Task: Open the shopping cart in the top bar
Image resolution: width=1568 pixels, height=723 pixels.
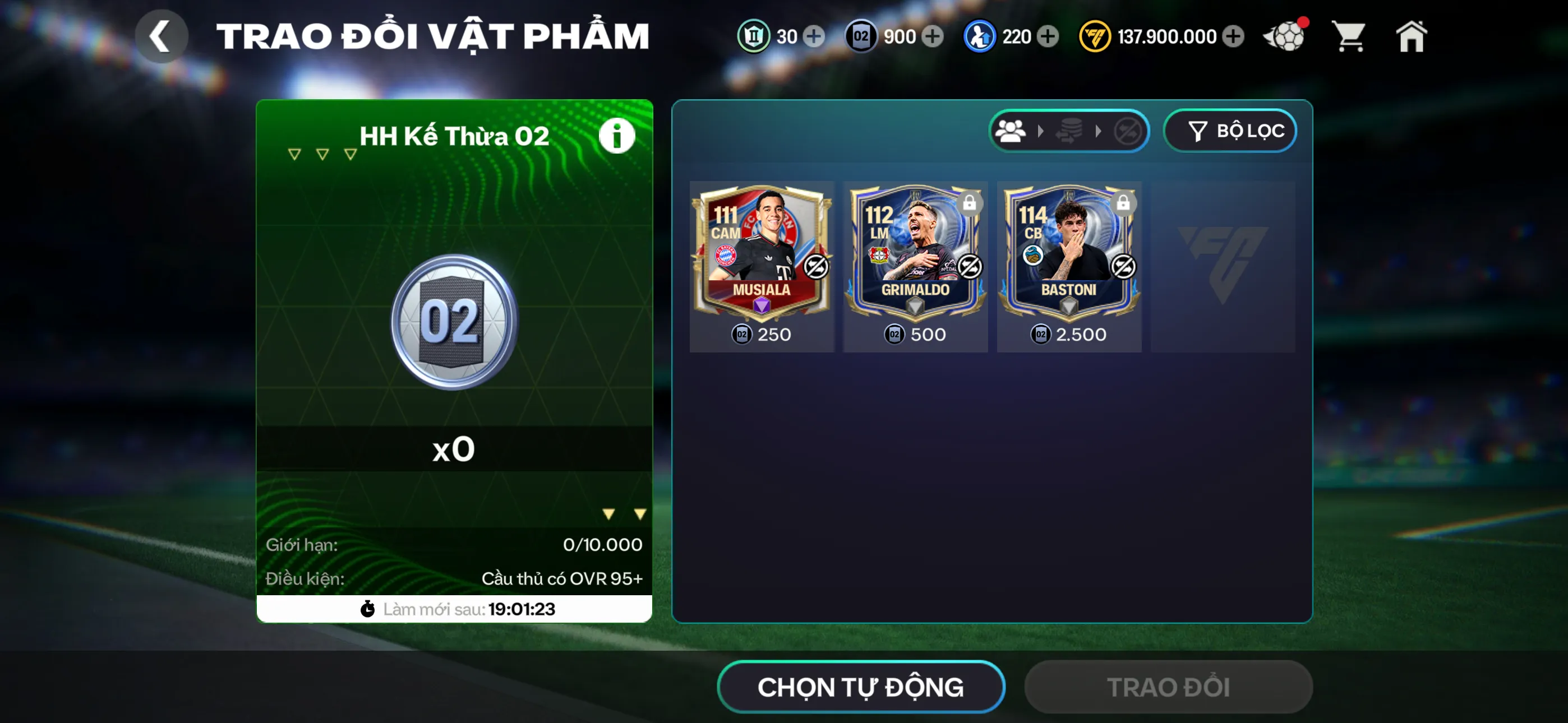Action: [1349, 36]
